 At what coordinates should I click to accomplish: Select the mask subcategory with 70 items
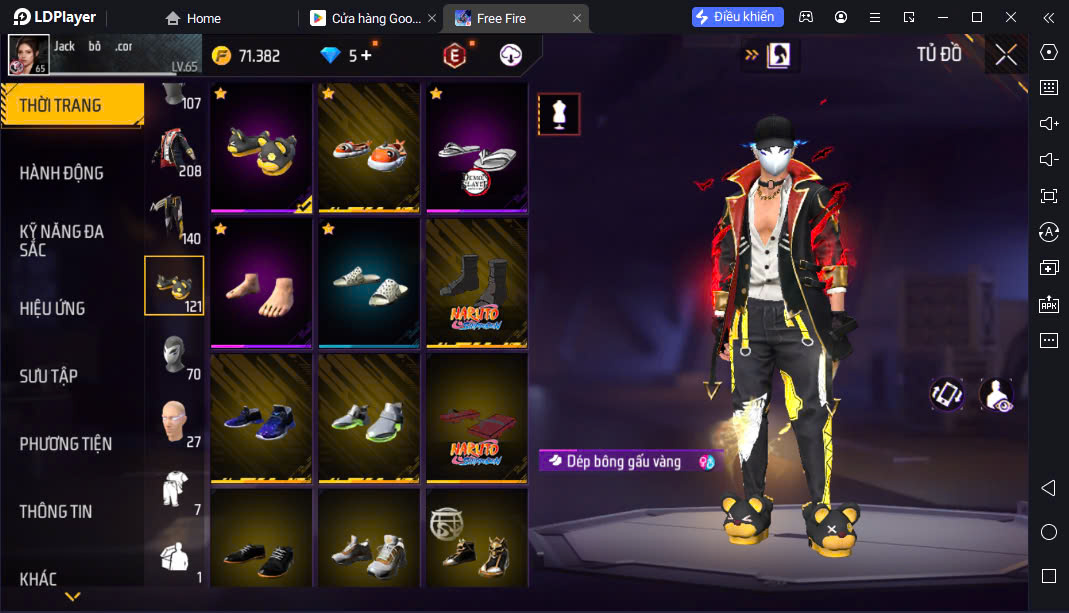[x=174, y=354]
